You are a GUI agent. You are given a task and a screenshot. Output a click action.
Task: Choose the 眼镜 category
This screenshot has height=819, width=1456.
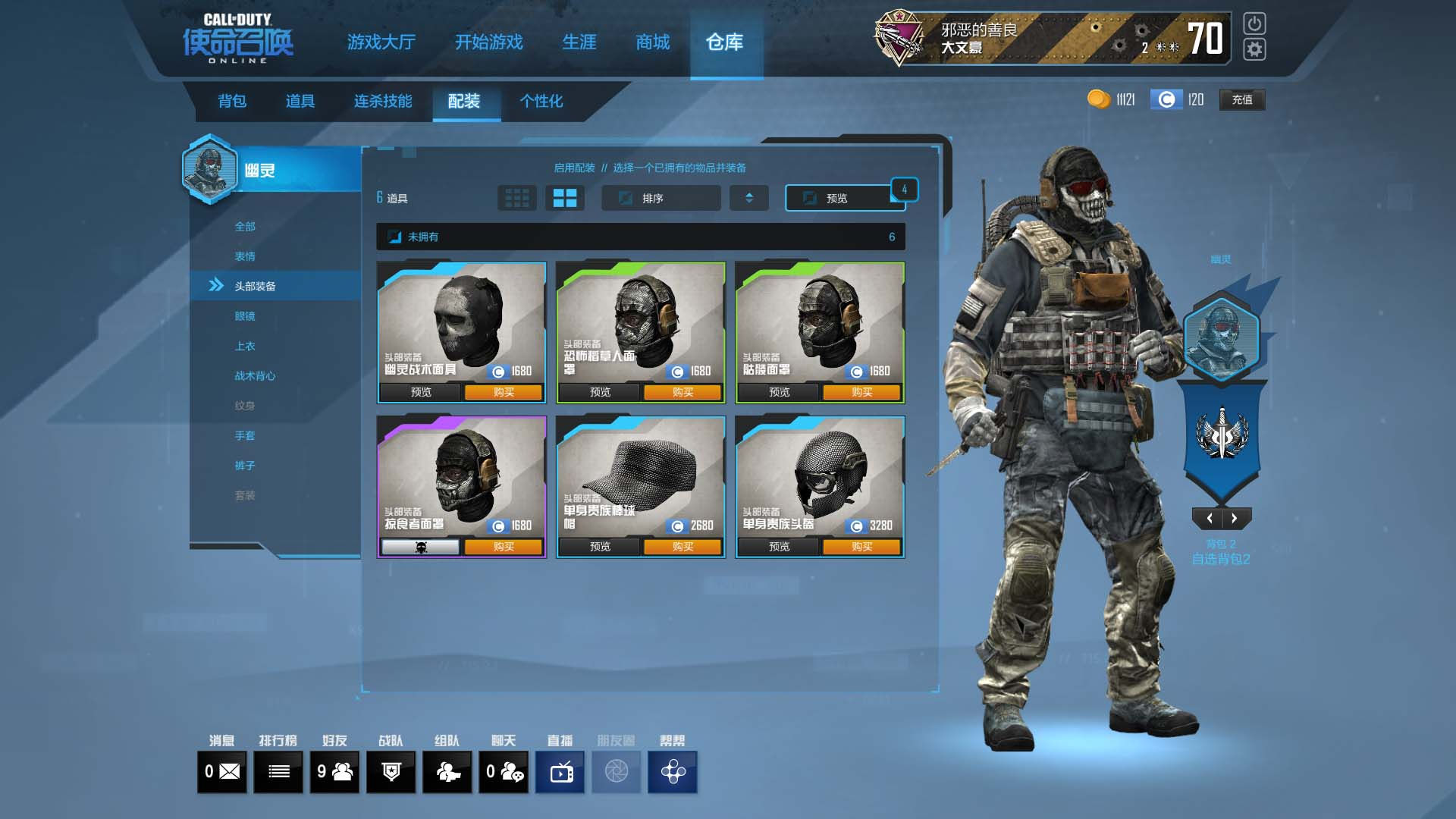(x=245, y=316)
